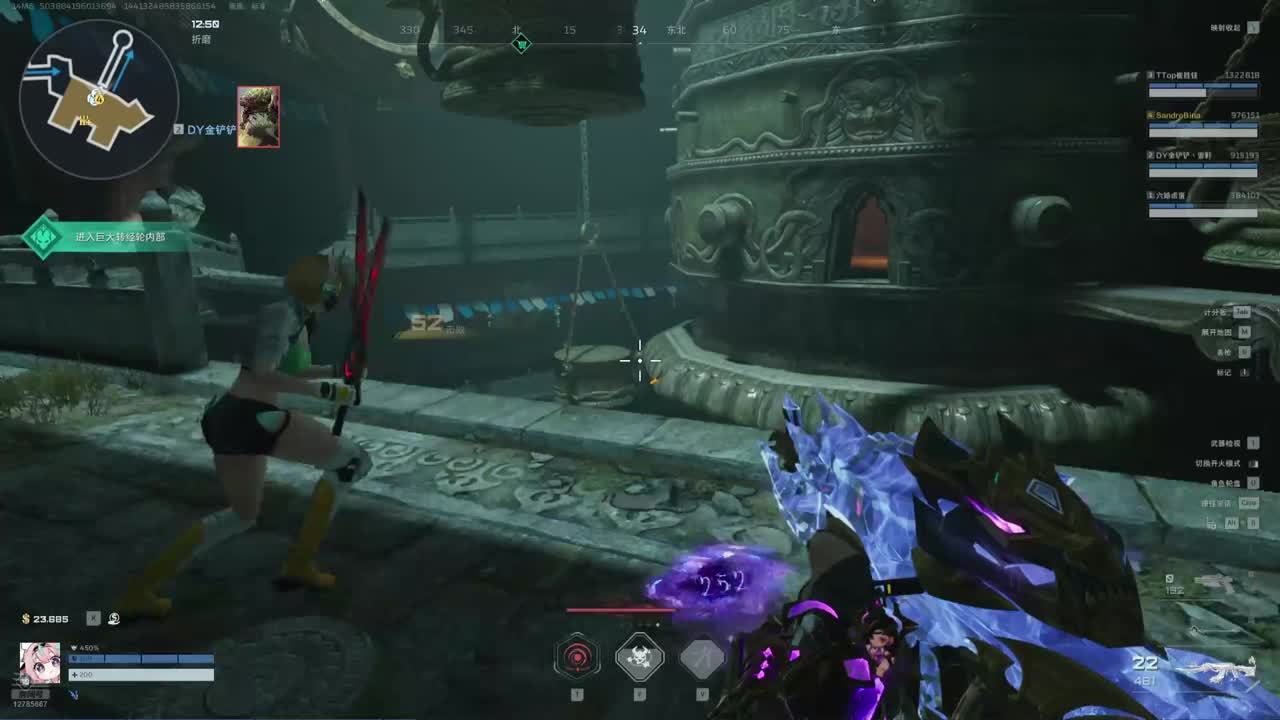Select the greyed-out third ability icon
The image size is (1280, 720).
tap(701, 657)
